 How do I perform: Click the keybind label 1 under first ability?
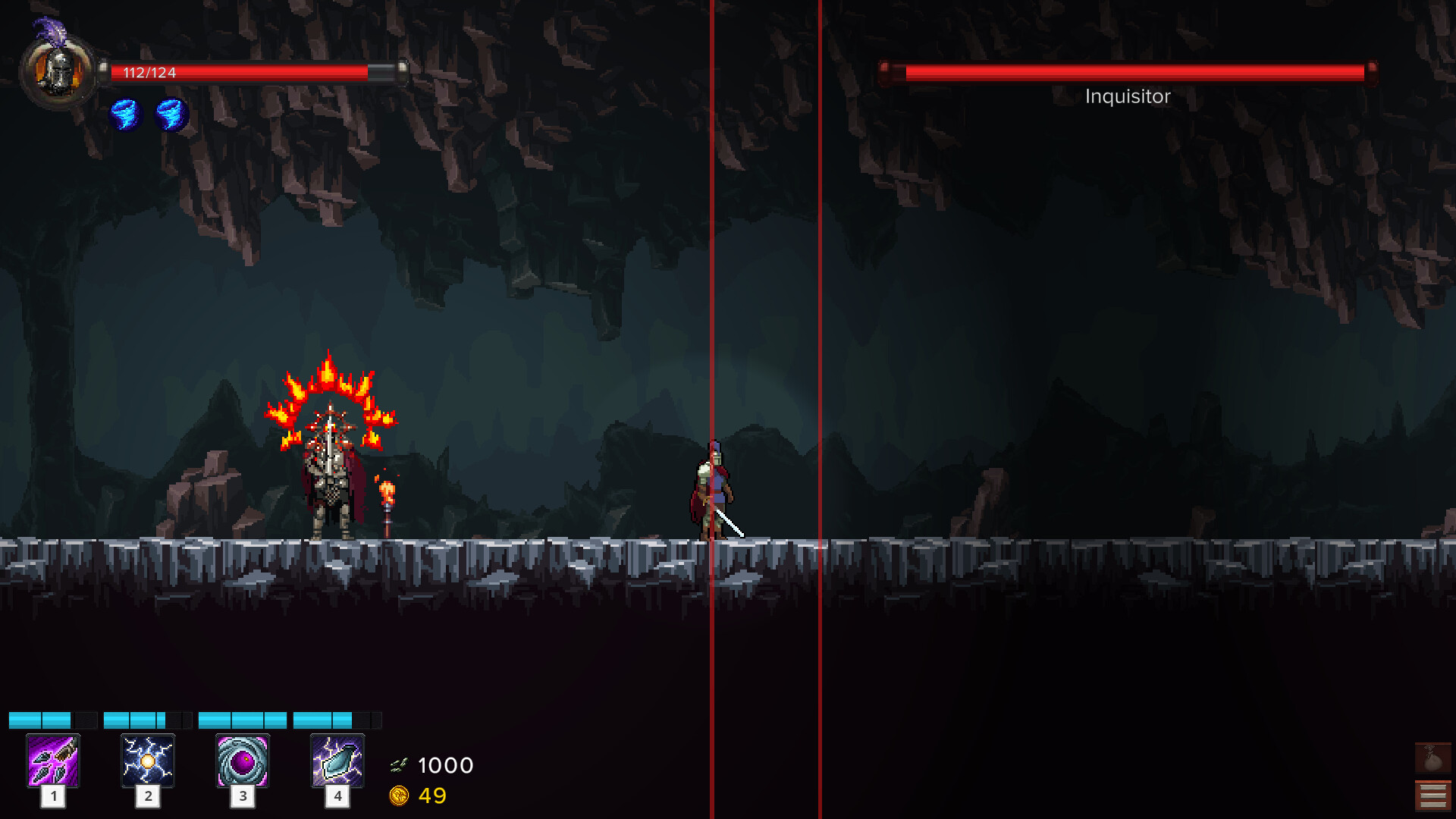coord(53,797)
